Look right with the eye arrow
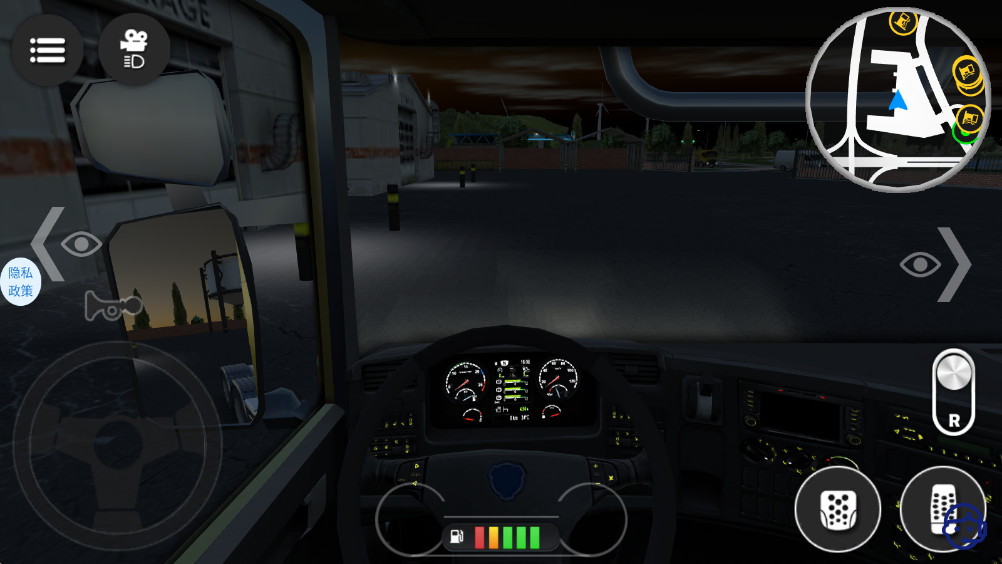This screenshot has height=564, width=1002. pos(936,264)
